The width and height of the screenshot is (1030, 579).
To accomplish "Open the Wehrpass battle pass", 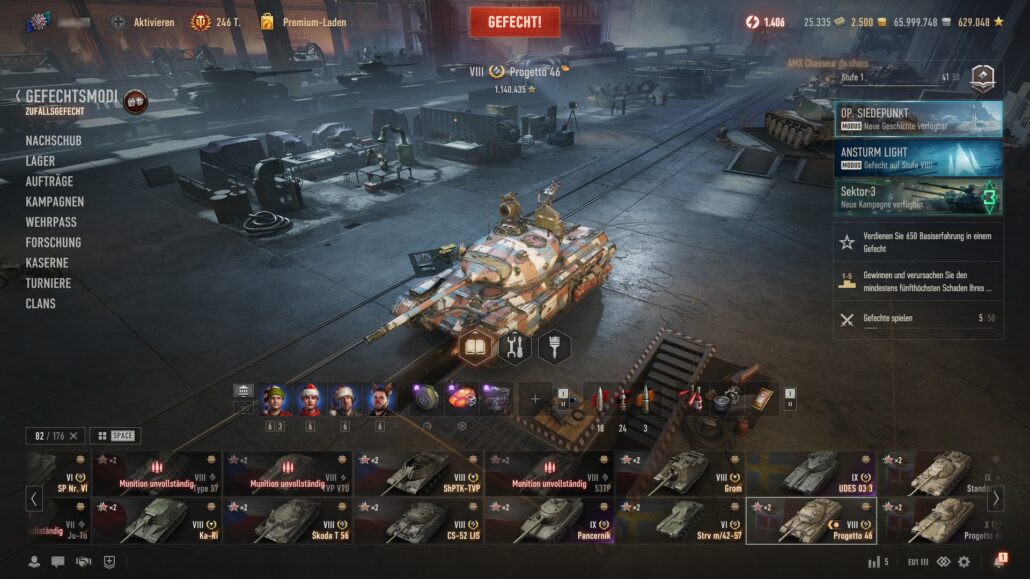I will [51, 222].
